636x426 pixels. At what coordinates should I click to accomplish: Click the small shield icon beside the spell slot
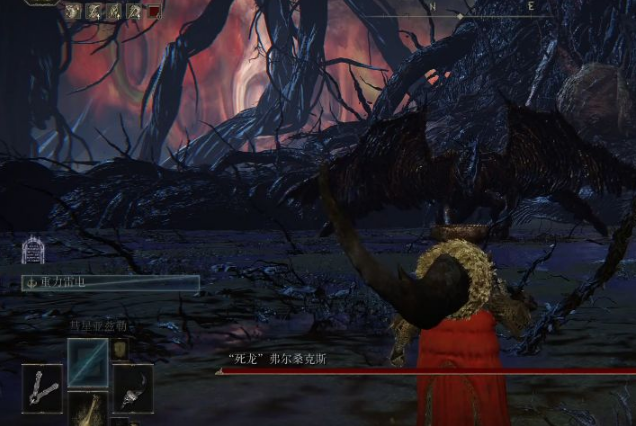tap(119, 348)
